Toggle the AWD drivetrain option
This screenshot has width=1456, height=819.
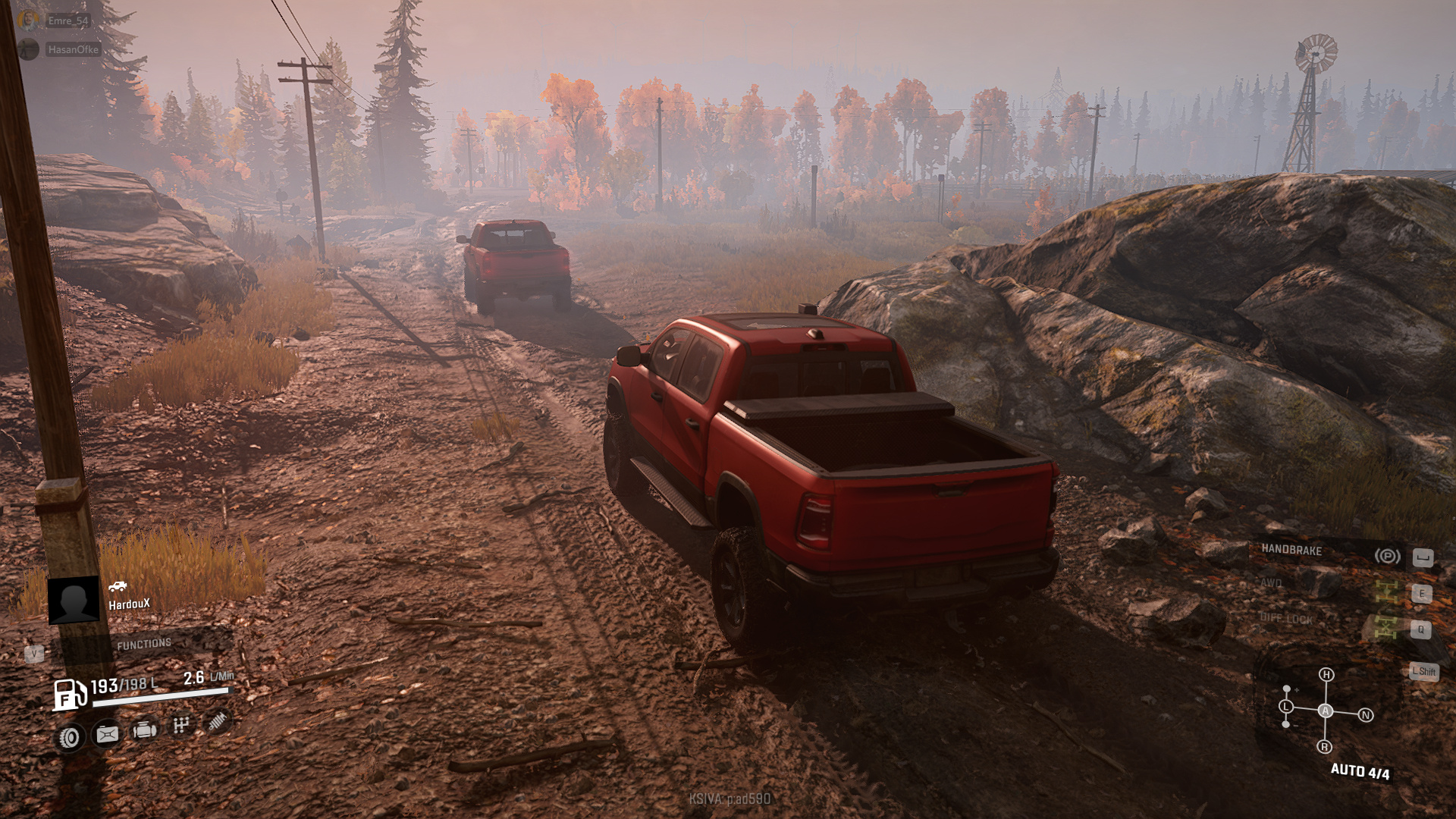point(1272,582)
